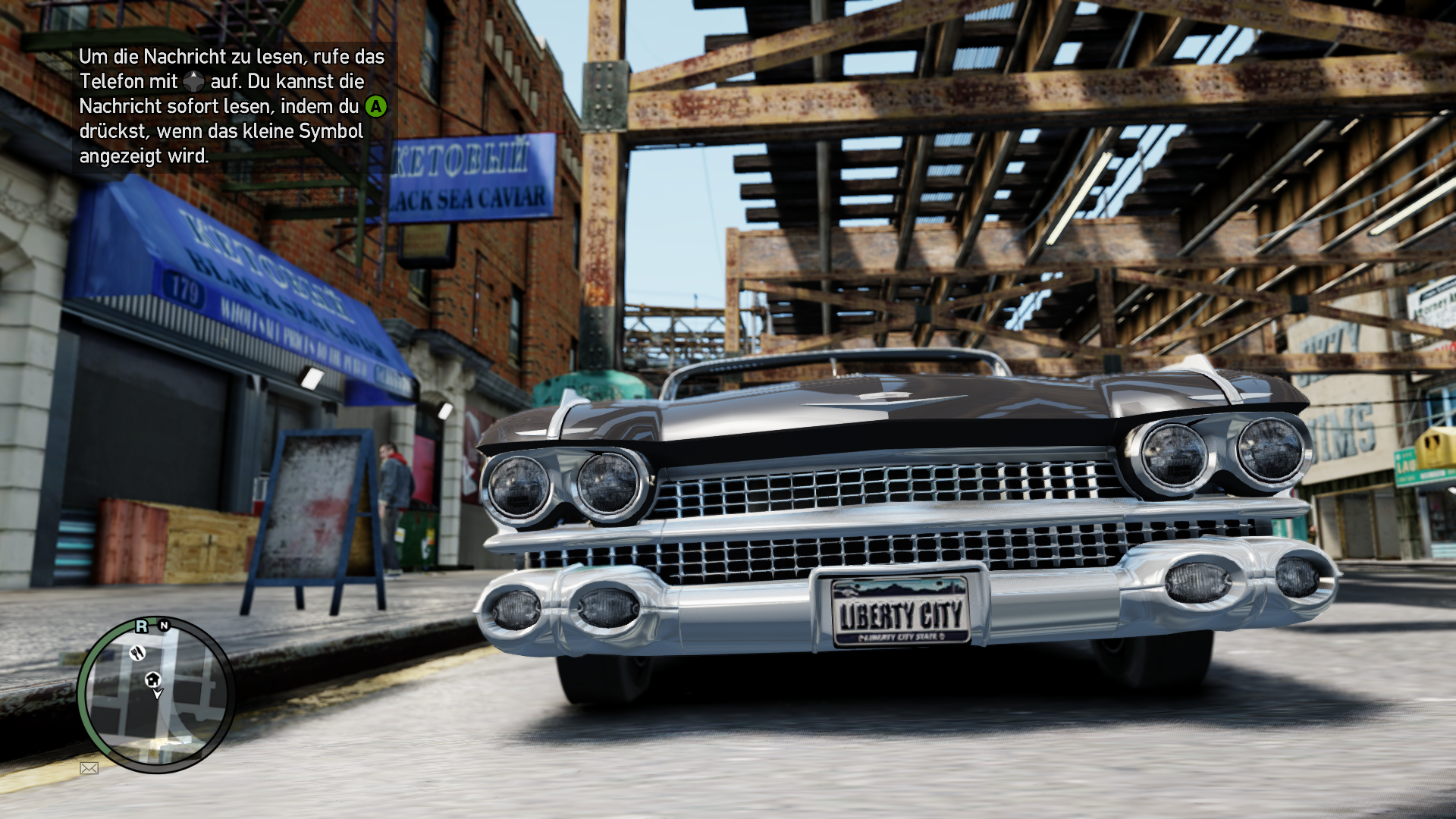1456x819 pixels.
Task: Open the new message envelope icon
Action: pyautogui.click(x=89, y=768)
